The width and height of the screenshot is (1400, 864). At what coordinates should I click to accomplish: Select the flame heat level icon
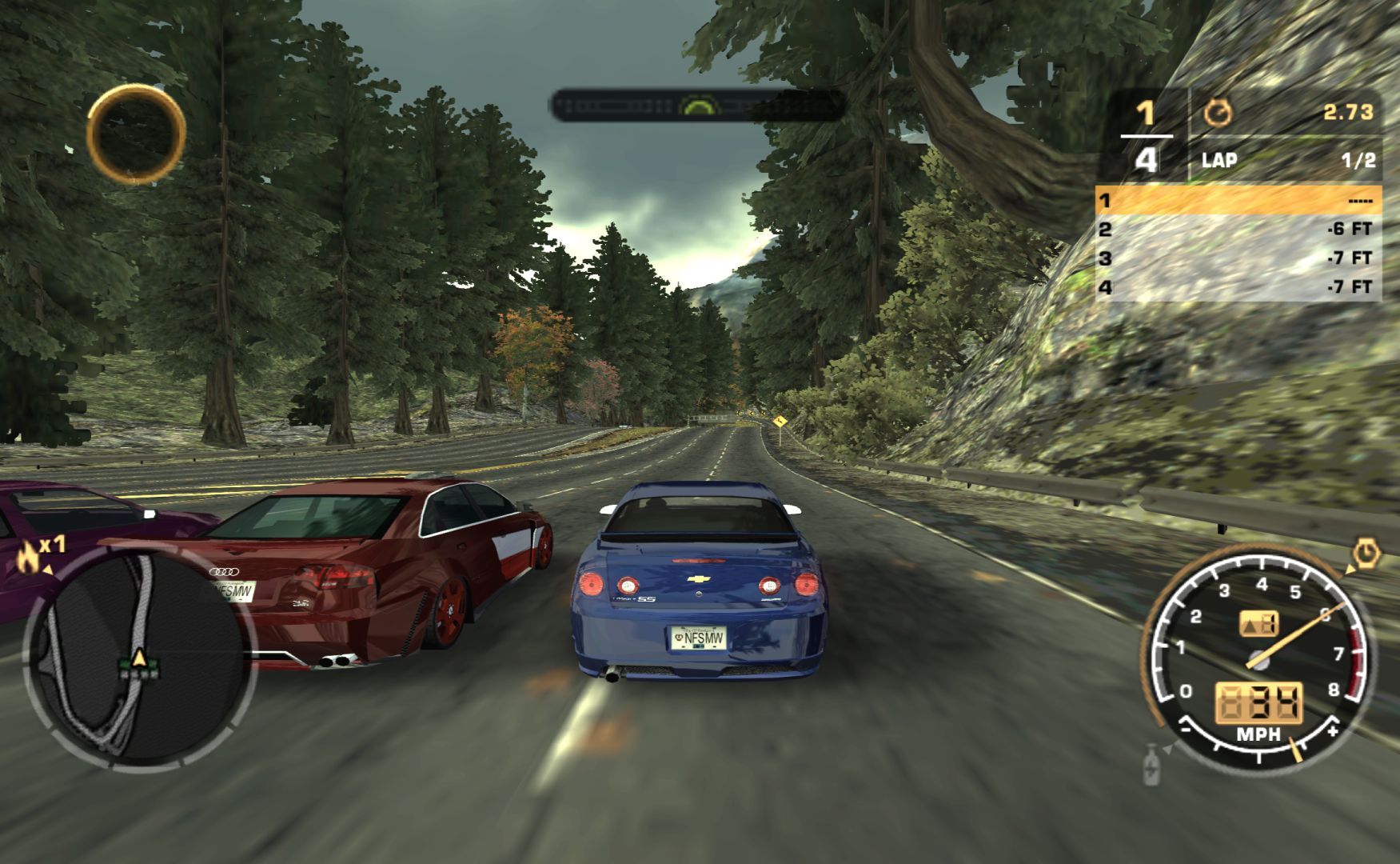coord(28,557)
